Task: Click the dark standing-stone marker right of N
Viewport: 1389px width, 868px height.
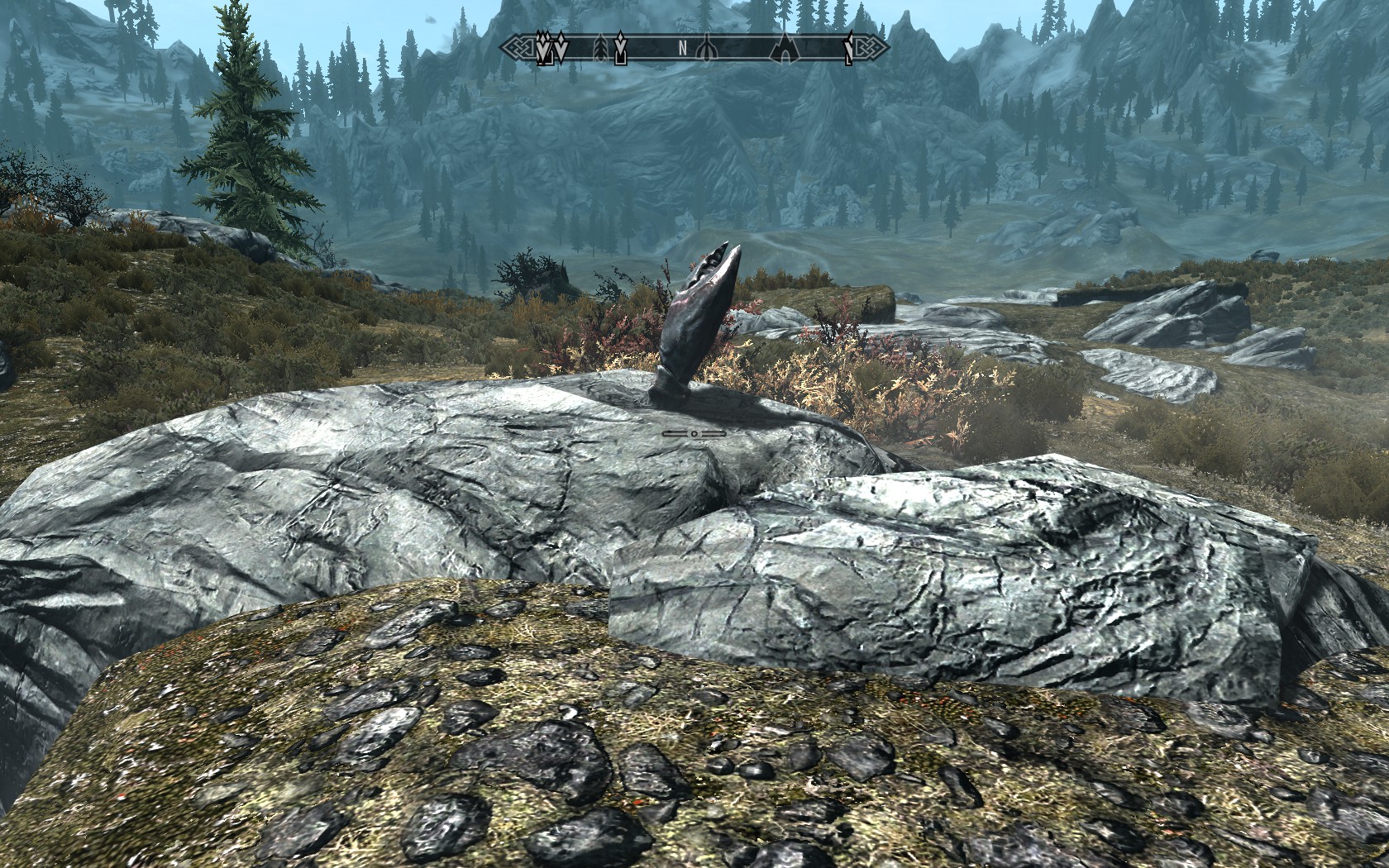Action: point(707,50)
